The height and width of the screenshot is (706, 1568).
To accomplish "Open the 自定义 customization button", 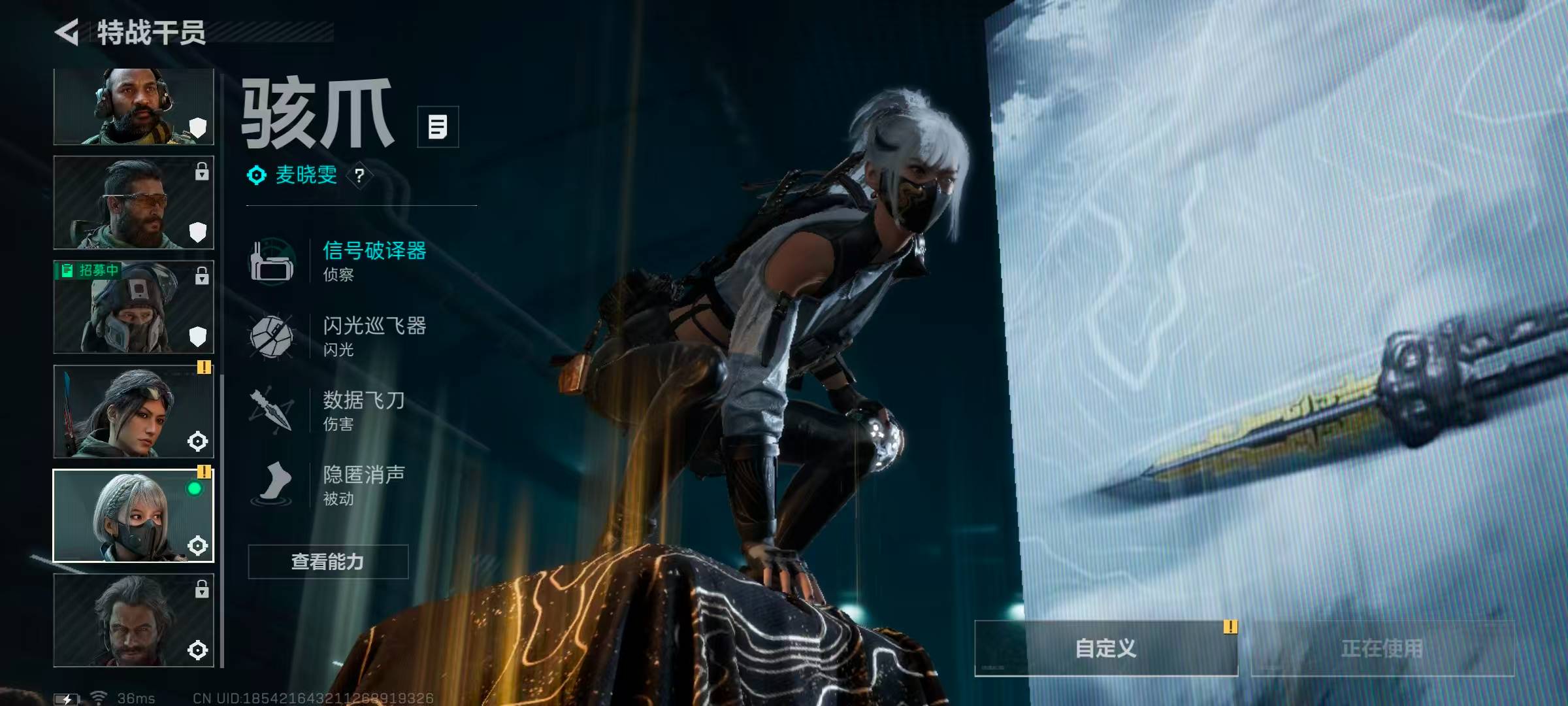I will pos(1105,648).
